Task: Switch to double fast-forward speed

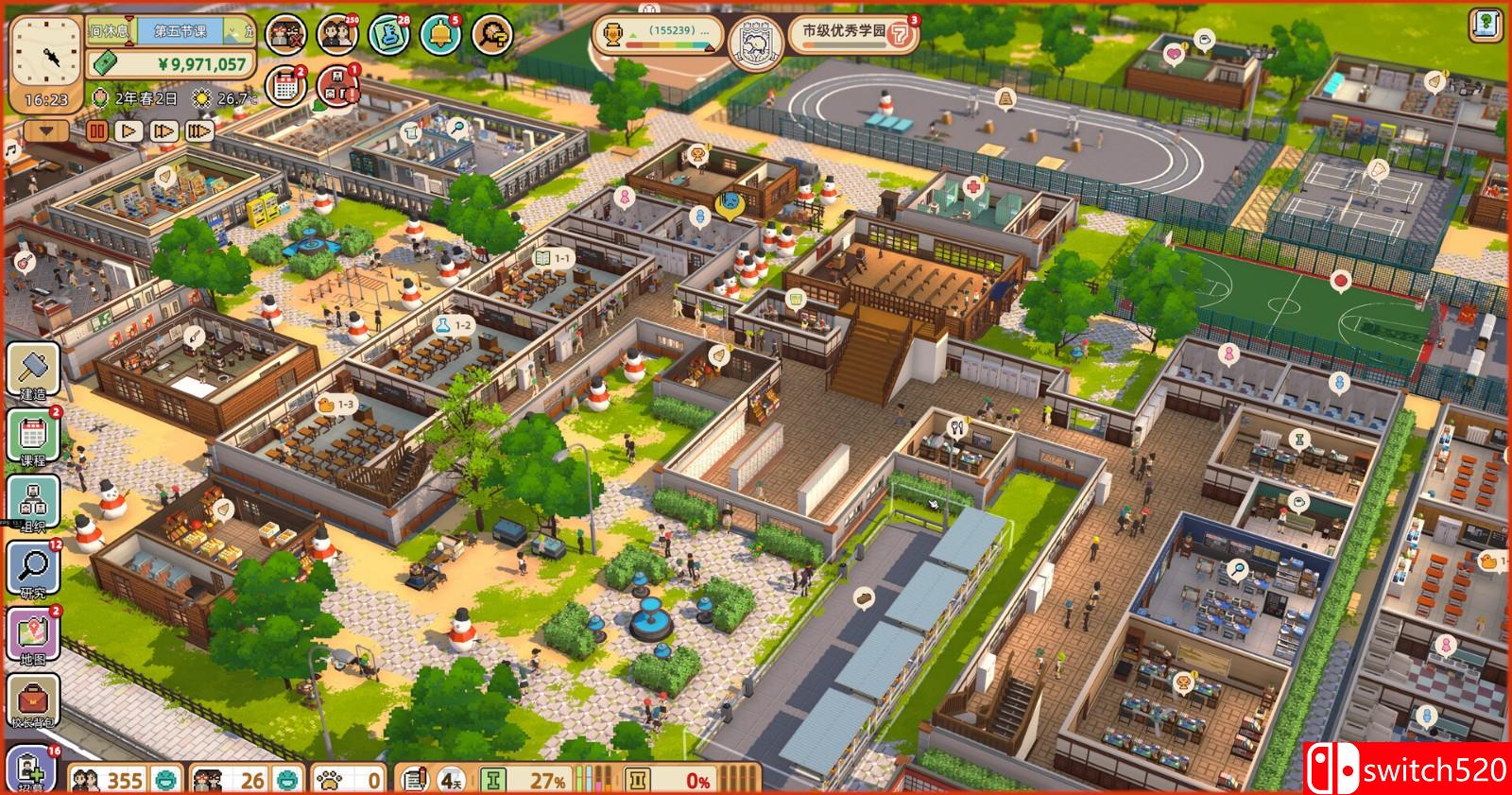Action: click(x=163, y=131)
